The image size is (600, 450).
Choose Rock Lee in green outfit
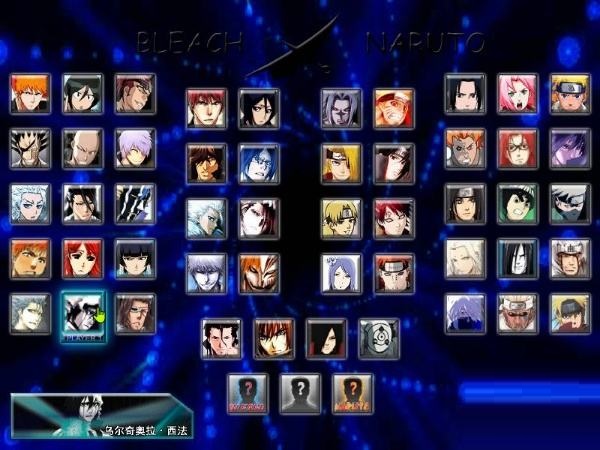(x=517, y=203)
